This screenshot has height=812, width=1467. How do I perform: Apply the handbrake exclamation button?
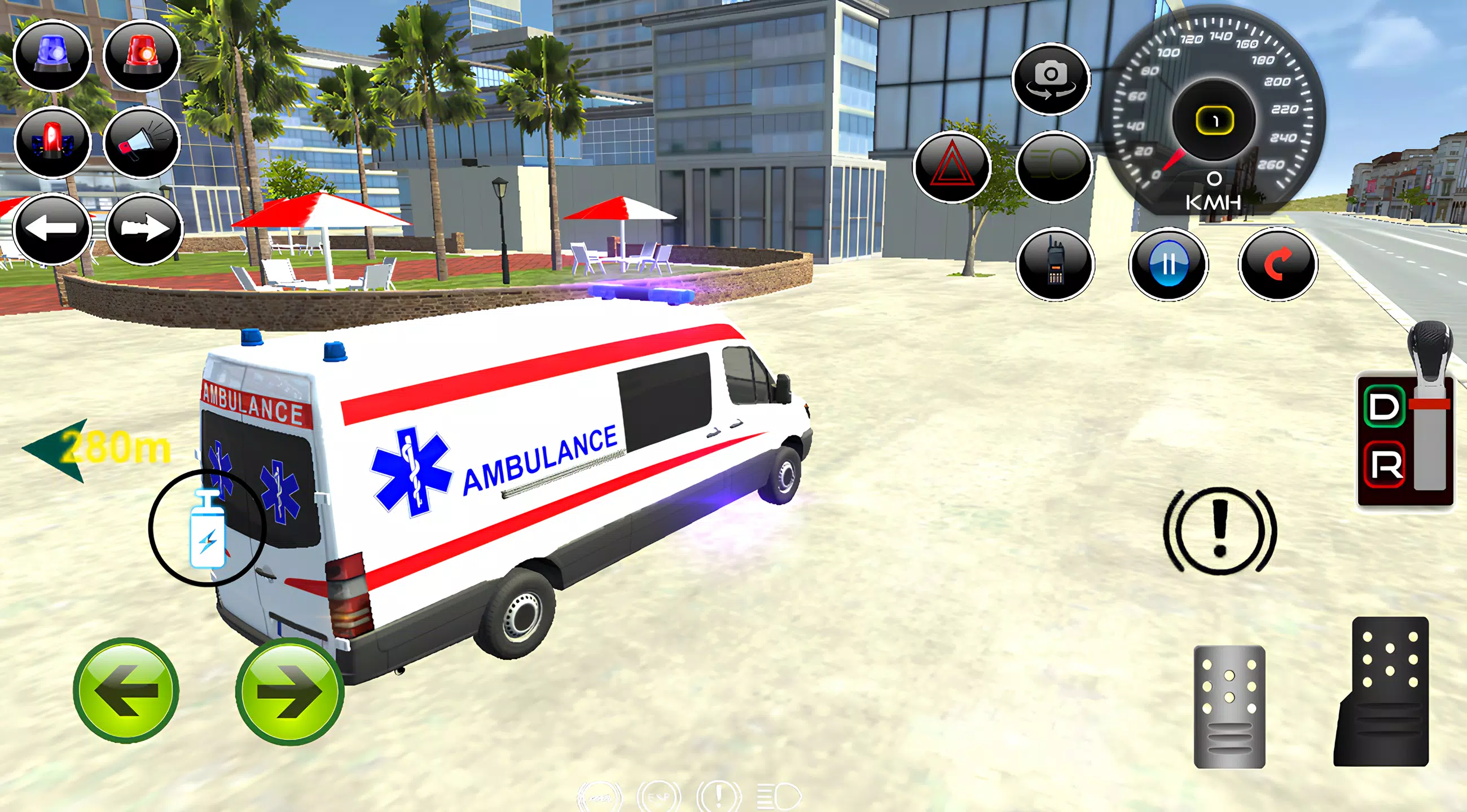1219,530
